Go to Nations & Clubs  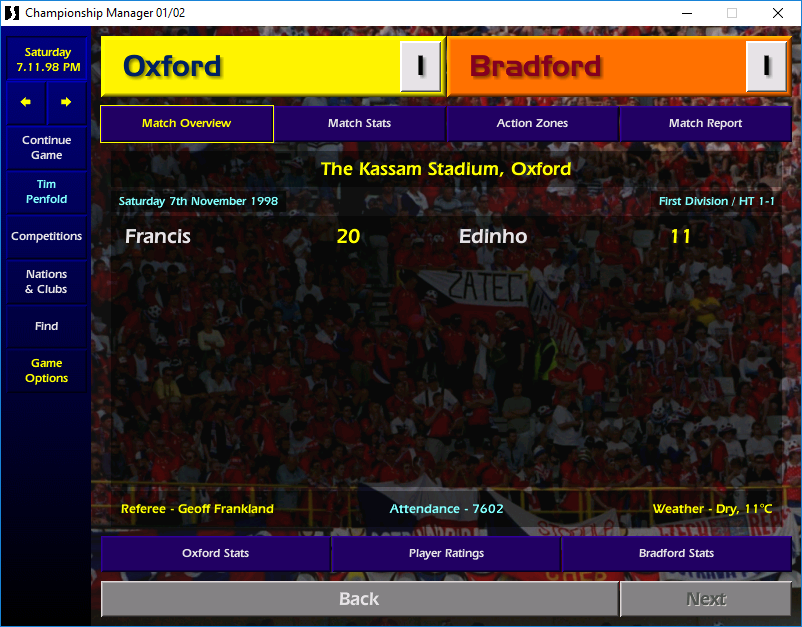click(x=46, y=282)
